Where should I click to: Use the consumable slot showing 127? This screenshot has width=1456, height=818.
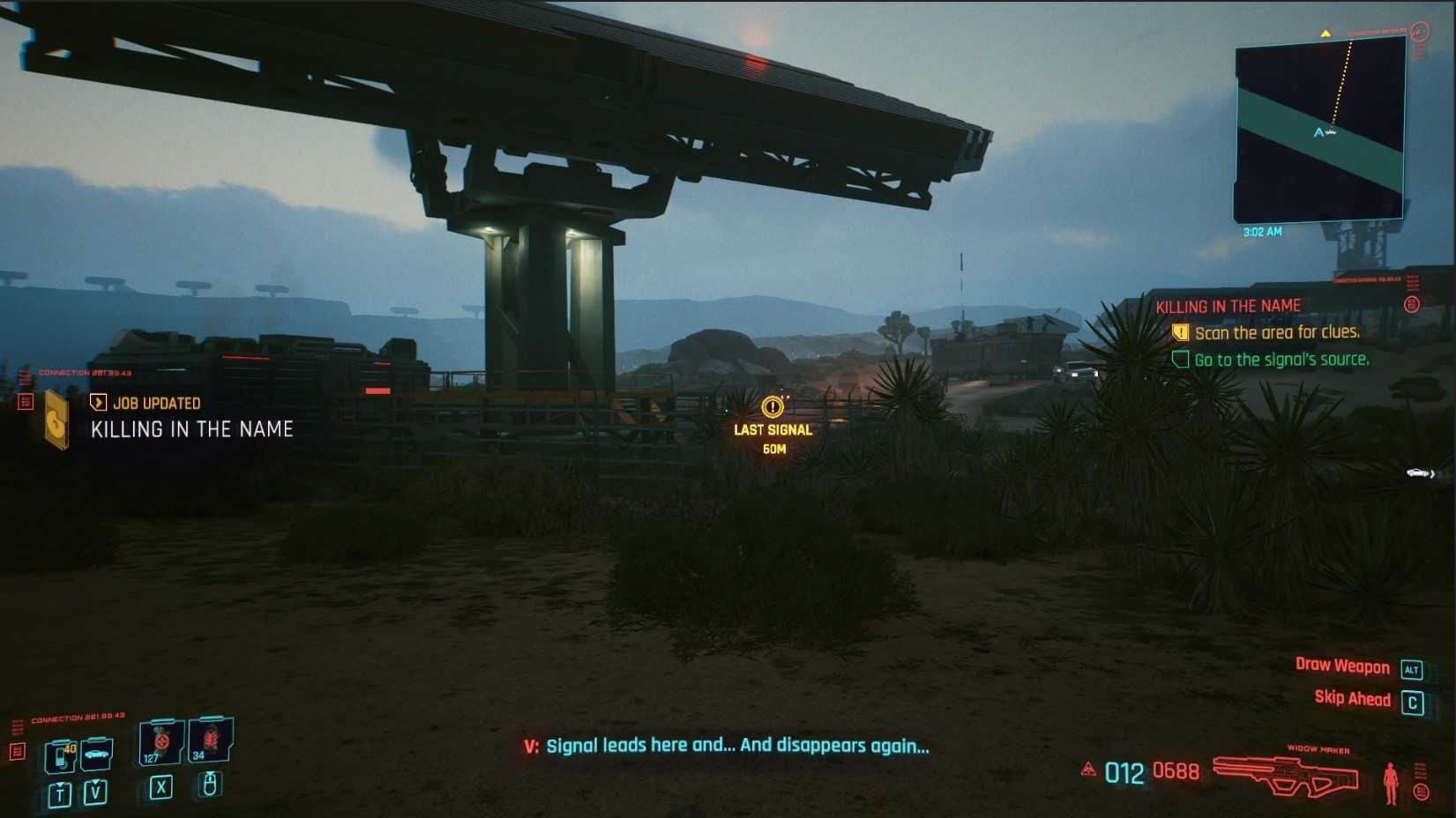click(161, 741)
